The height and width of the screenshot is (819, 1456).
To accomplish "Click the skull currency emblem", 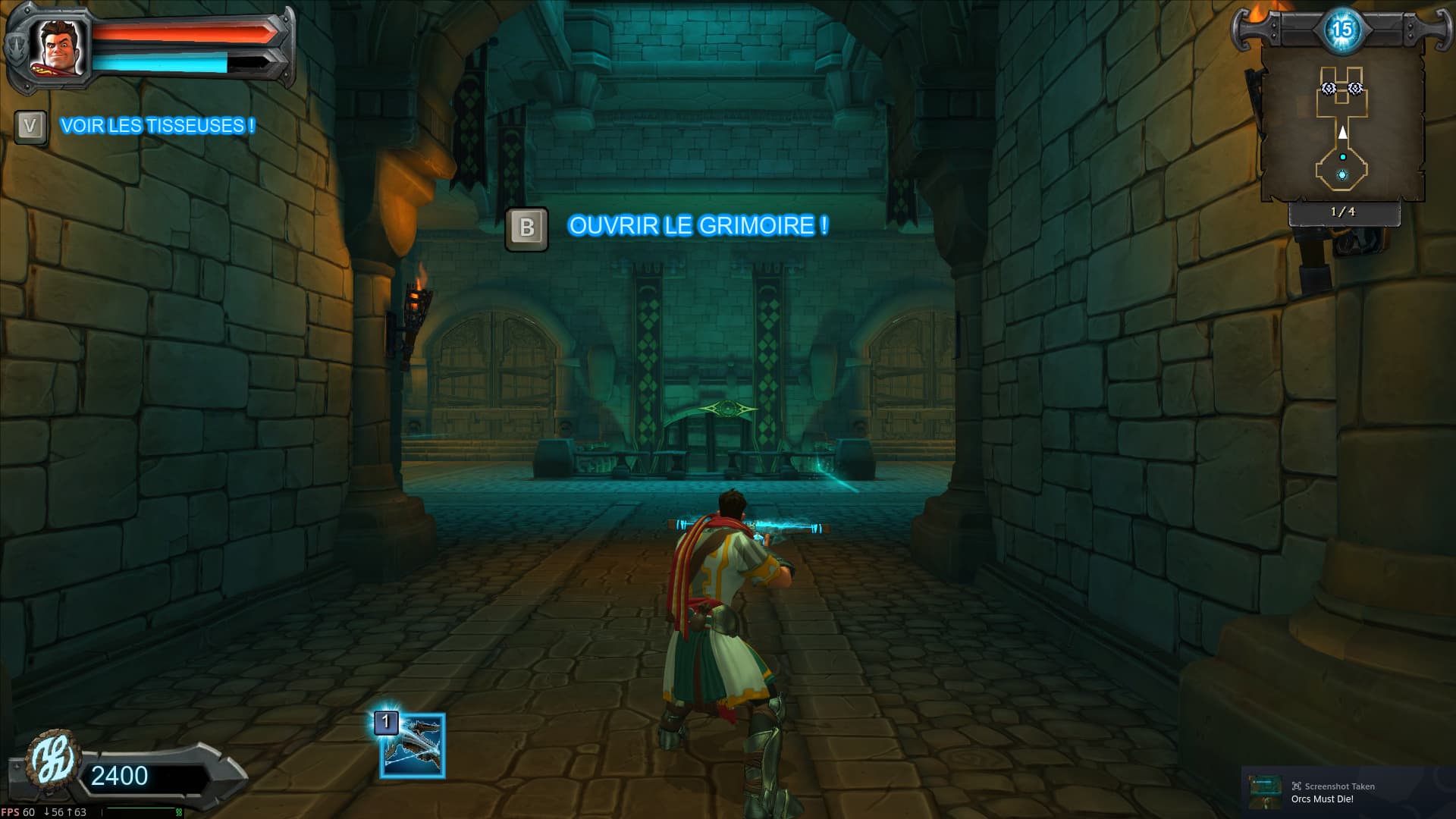I will click(x=52, y=764).
